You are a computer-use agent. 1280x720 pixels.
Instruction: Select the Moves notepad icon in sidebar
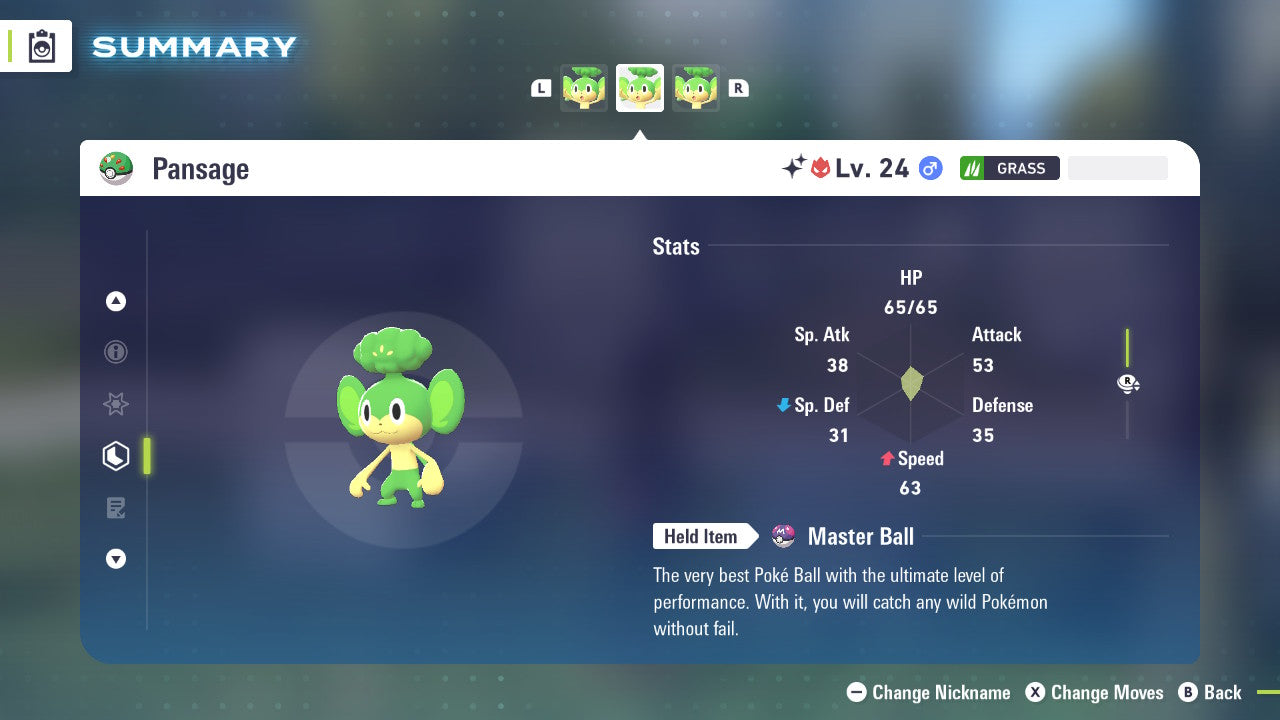coord(115,508)
